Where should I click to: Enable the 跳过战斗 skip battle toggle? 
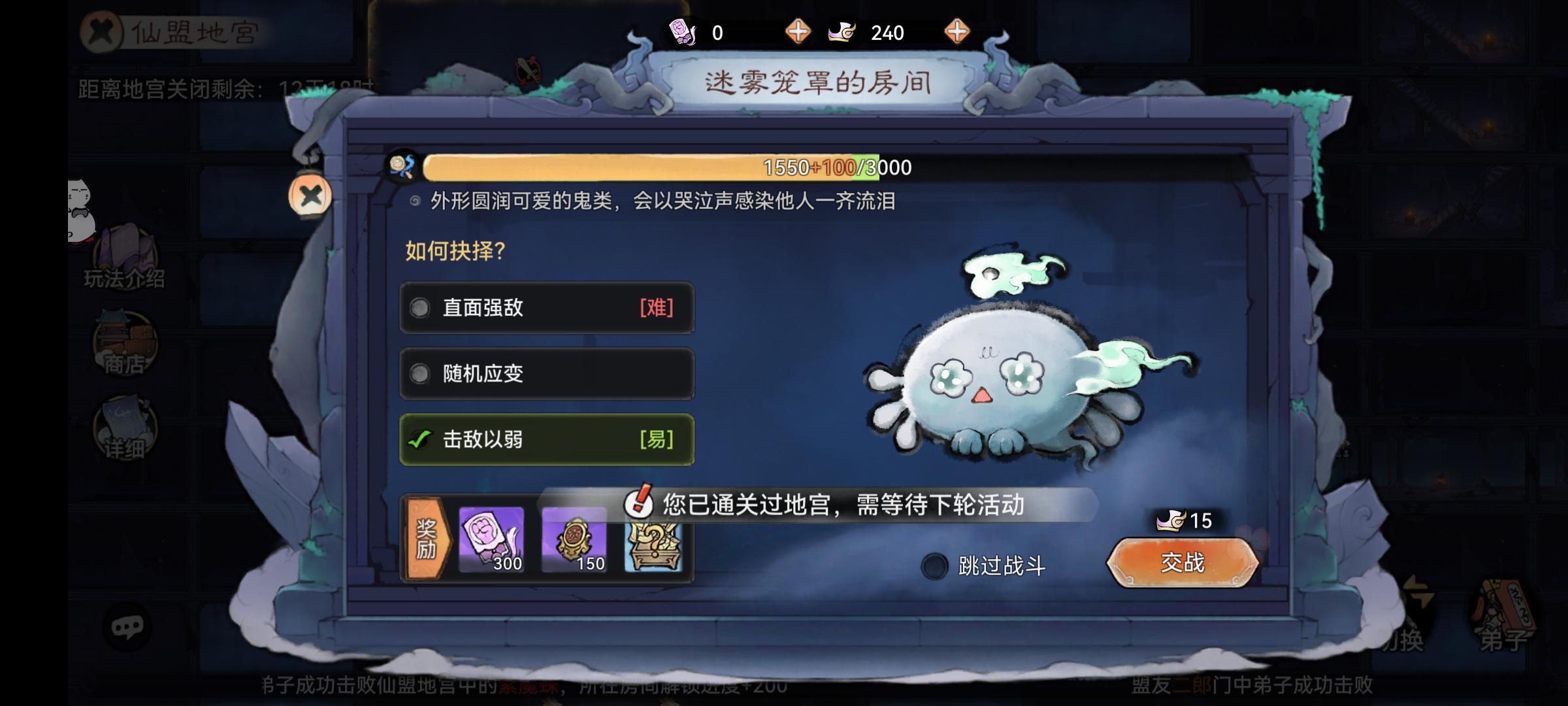pos(935,566)
